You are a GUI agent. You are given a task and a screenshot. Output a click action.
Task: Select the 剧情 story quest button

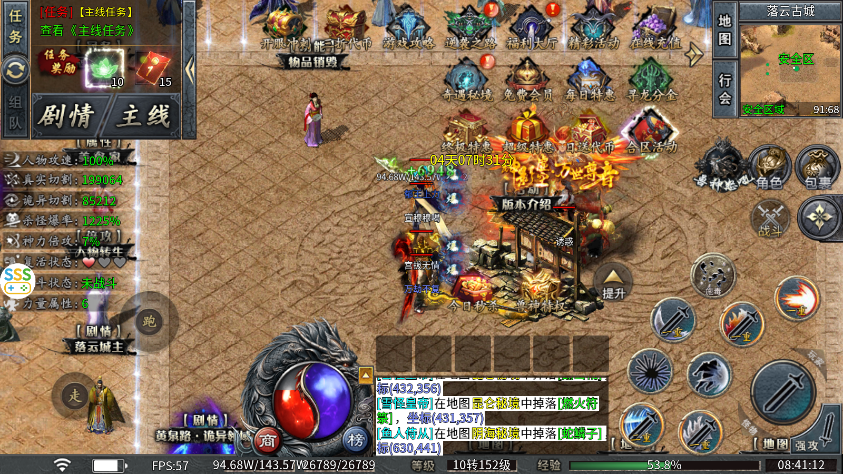(67, 116)
